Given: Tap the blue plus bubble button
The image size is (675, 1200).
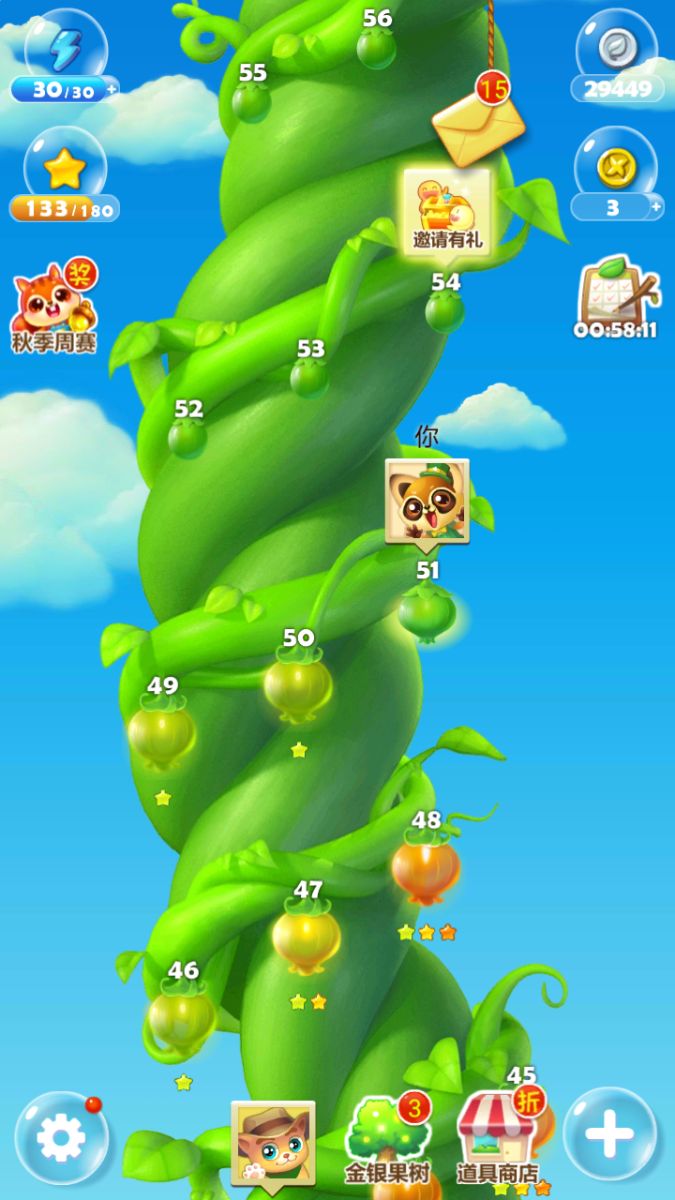Looking at the screenshot, I should [609, 1135].
